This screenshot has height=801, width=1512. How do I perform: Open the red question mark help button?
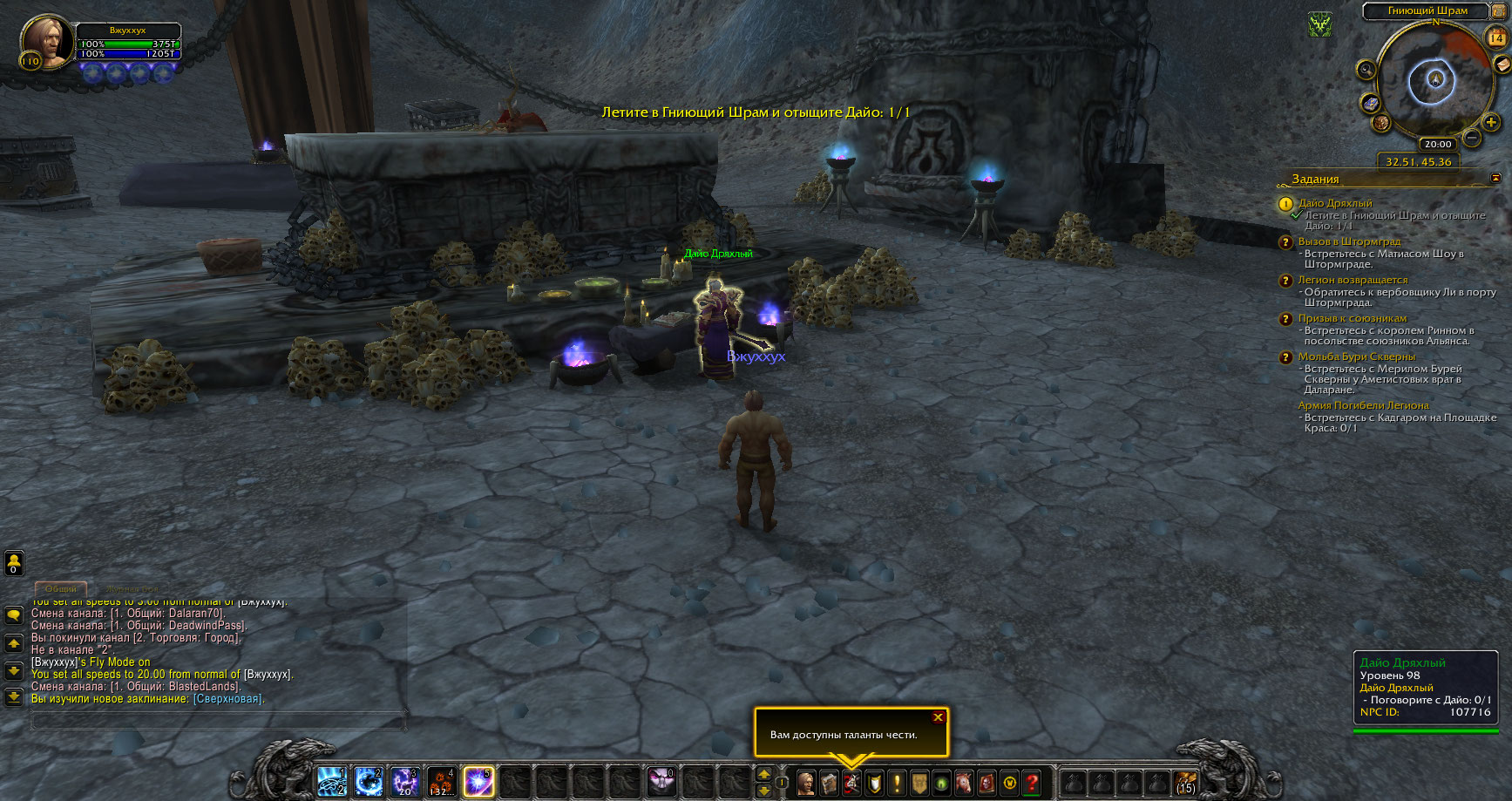tap(1032, 783)
